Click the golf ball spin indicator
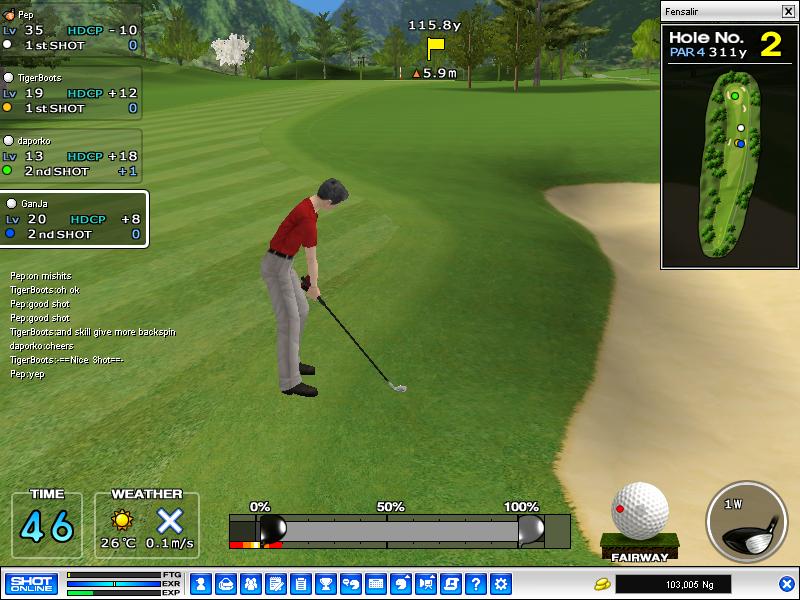This screenshot has height=600, width=800. click(x=640, y=512)
